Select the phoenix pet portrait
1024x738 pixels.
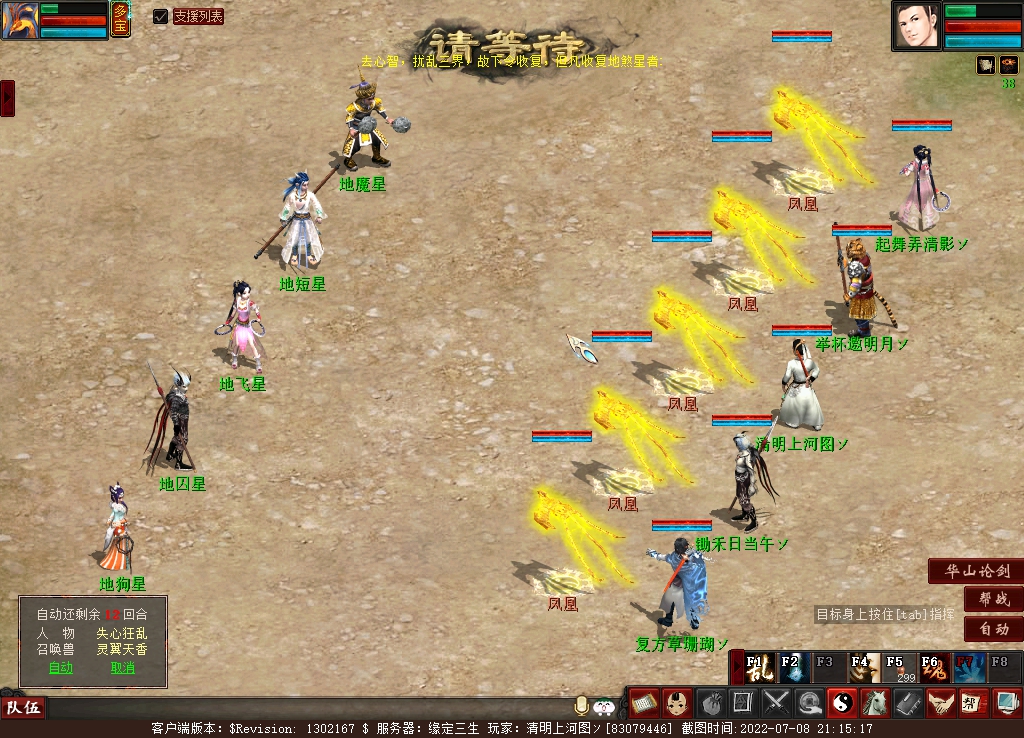20,20
